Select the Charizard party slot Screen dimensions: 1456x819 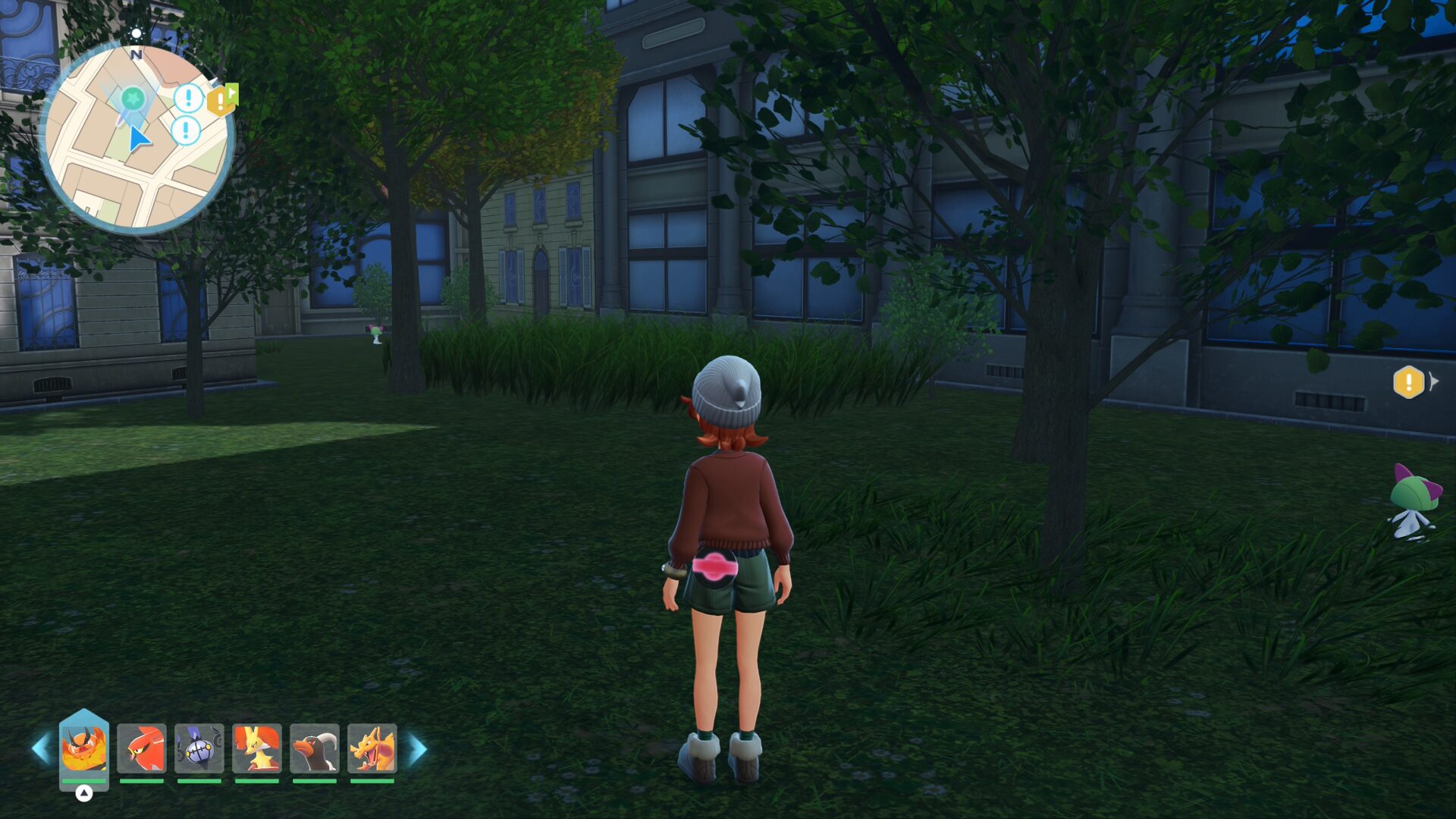[x=372, y=748]
